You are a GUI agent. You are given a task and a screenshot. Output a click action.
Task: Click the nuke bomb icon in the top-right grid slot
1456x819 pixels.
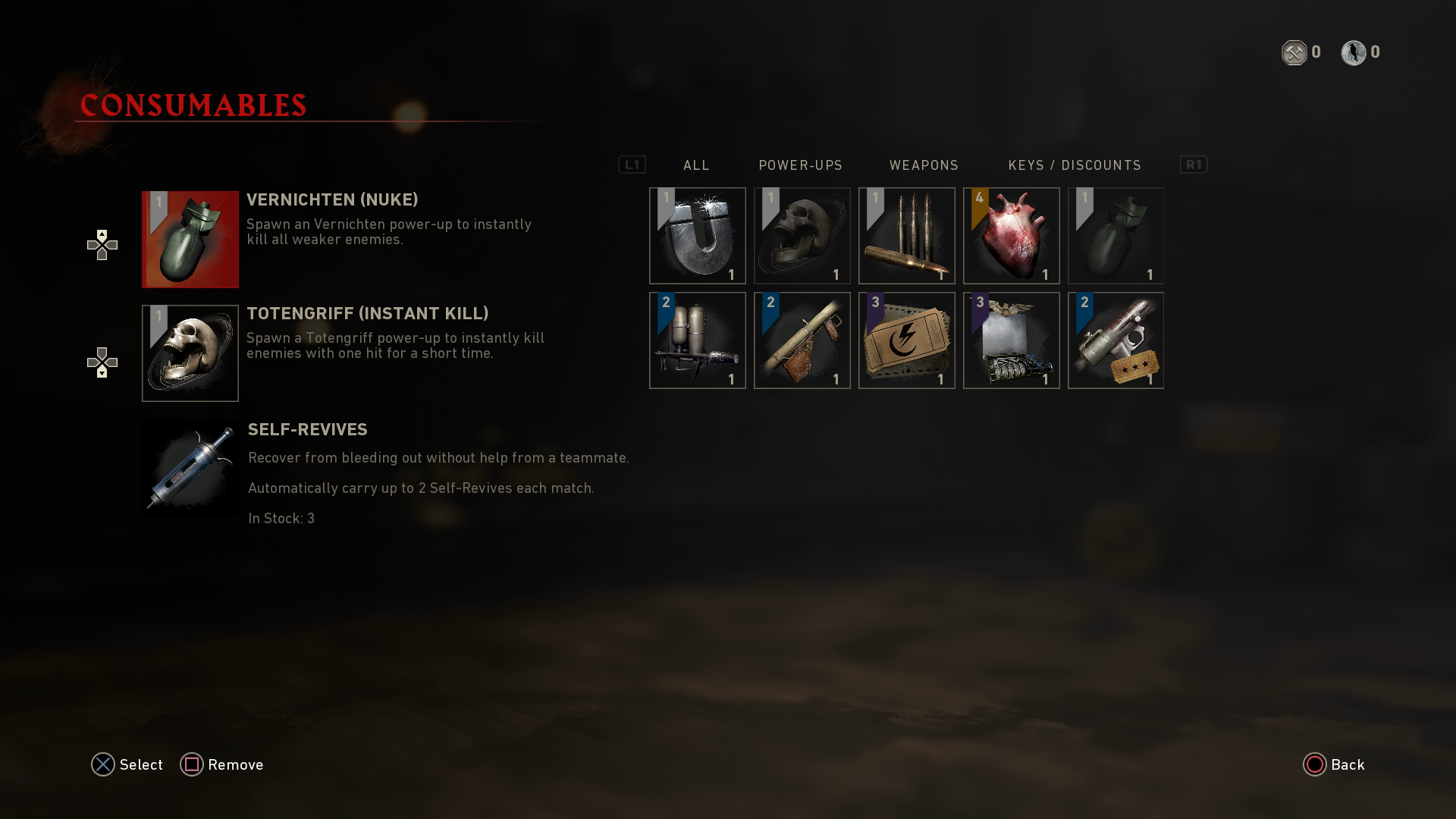[x=1116, y=235]
